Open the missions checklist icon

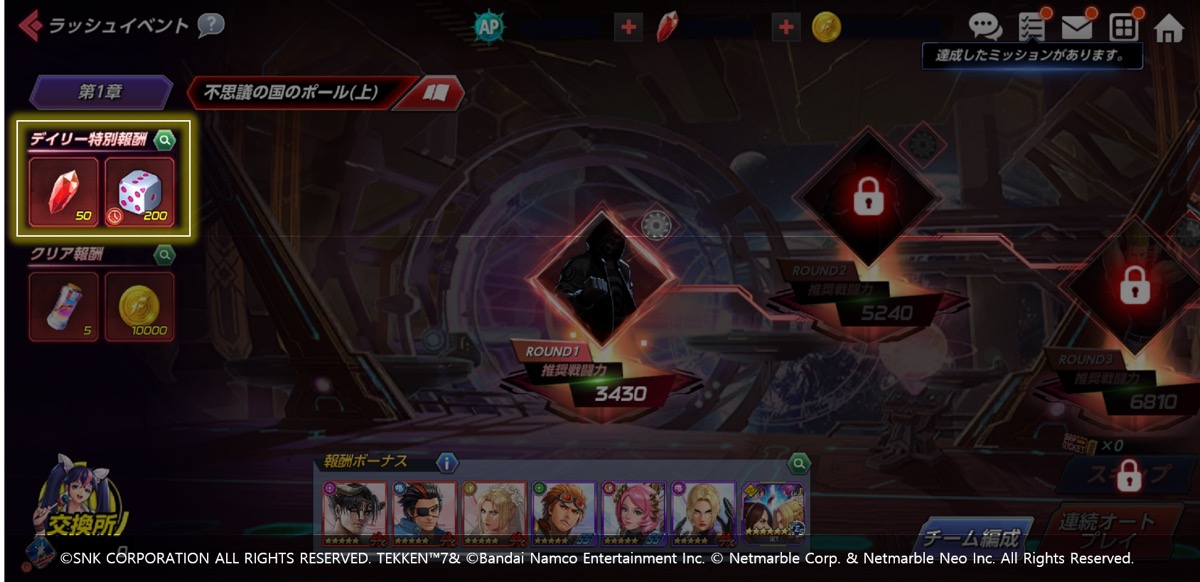tap(1031, 27)
